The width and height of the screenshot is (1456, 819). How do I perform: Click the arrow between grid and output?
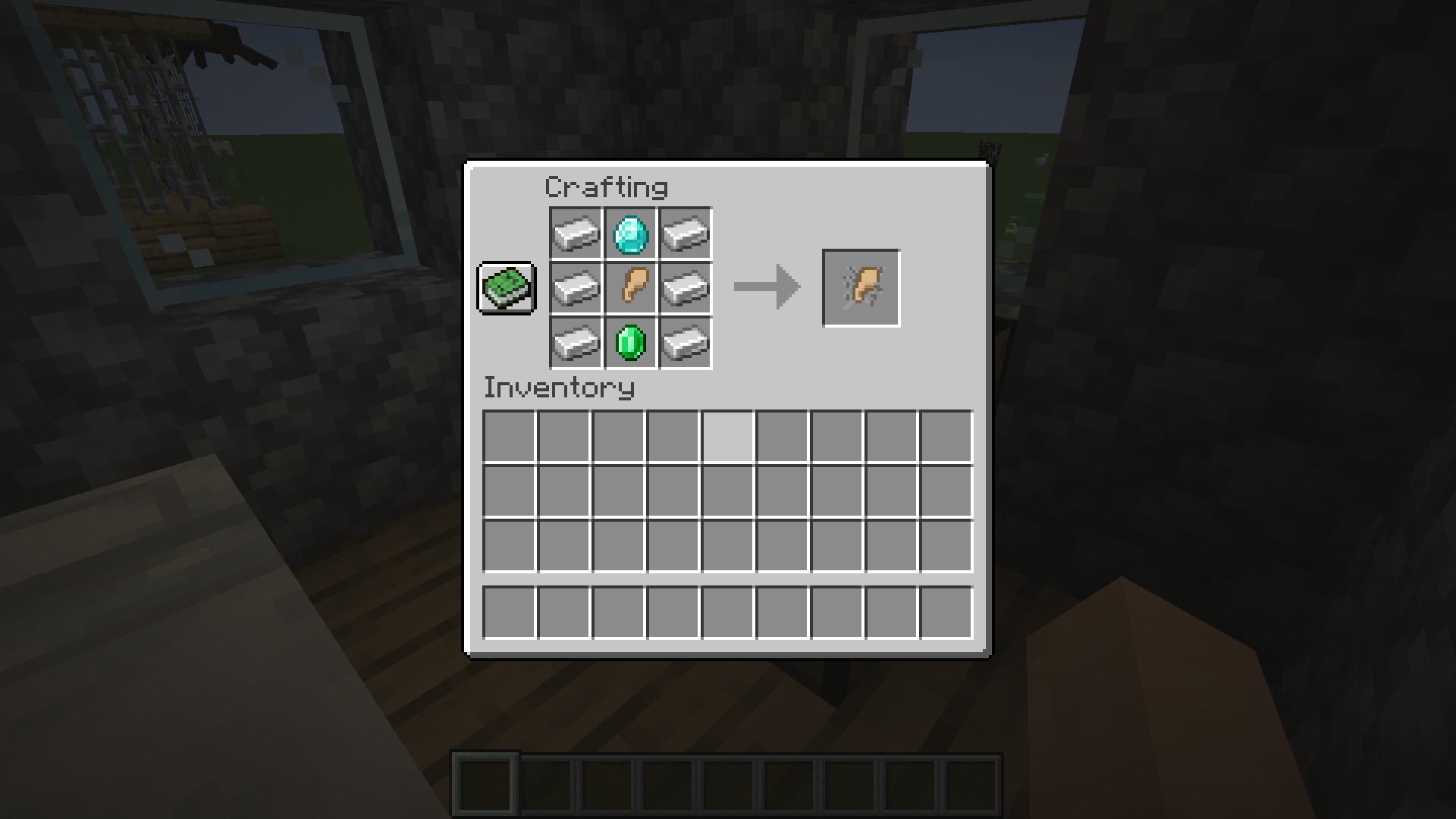764,287
